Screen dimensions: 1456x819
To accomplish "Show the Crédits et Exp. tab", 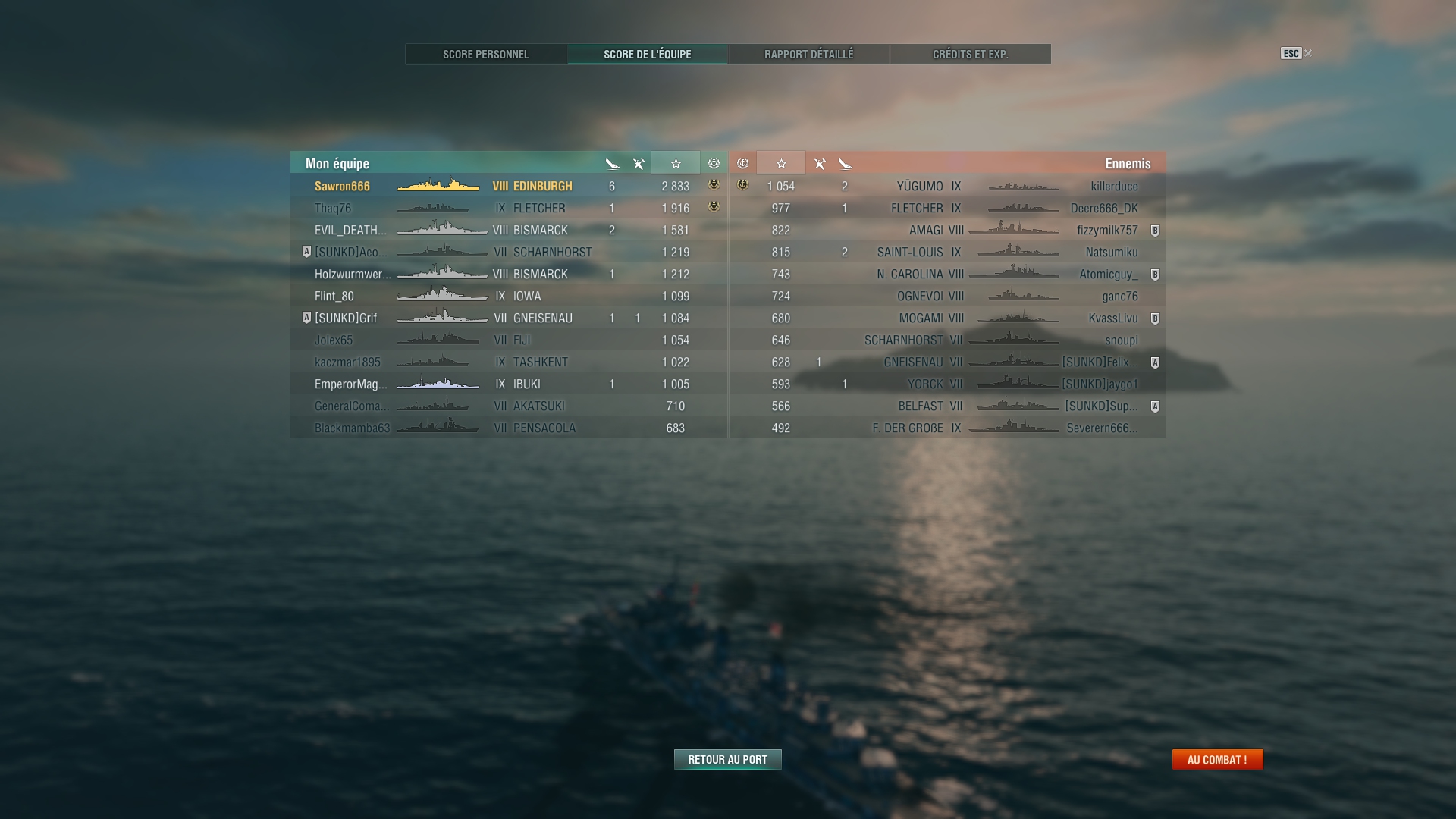I will pyautogui.click(x=970, y=55).
